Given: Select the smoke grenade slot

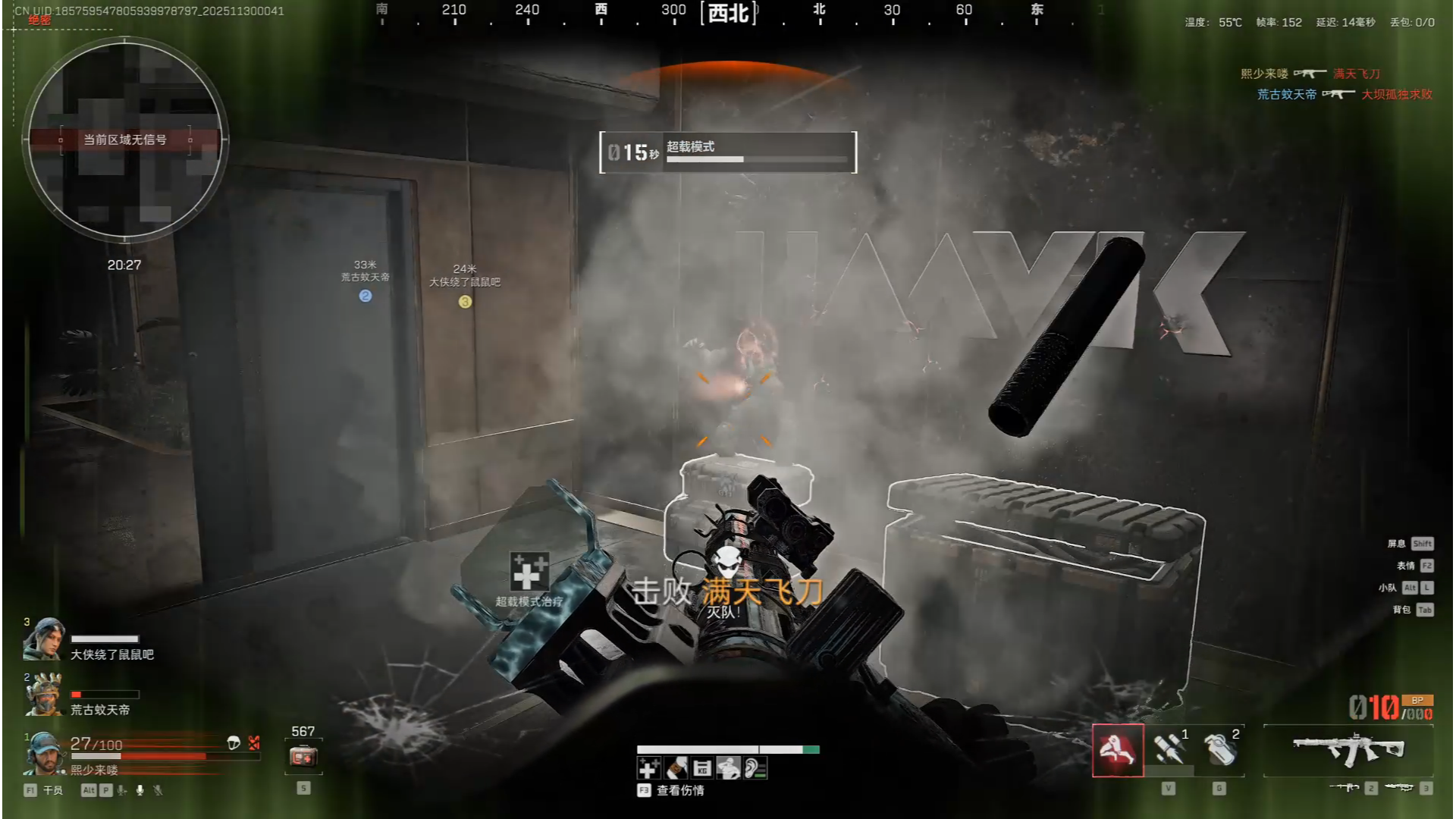Looking at the screenshot, I should point(1219,750).
